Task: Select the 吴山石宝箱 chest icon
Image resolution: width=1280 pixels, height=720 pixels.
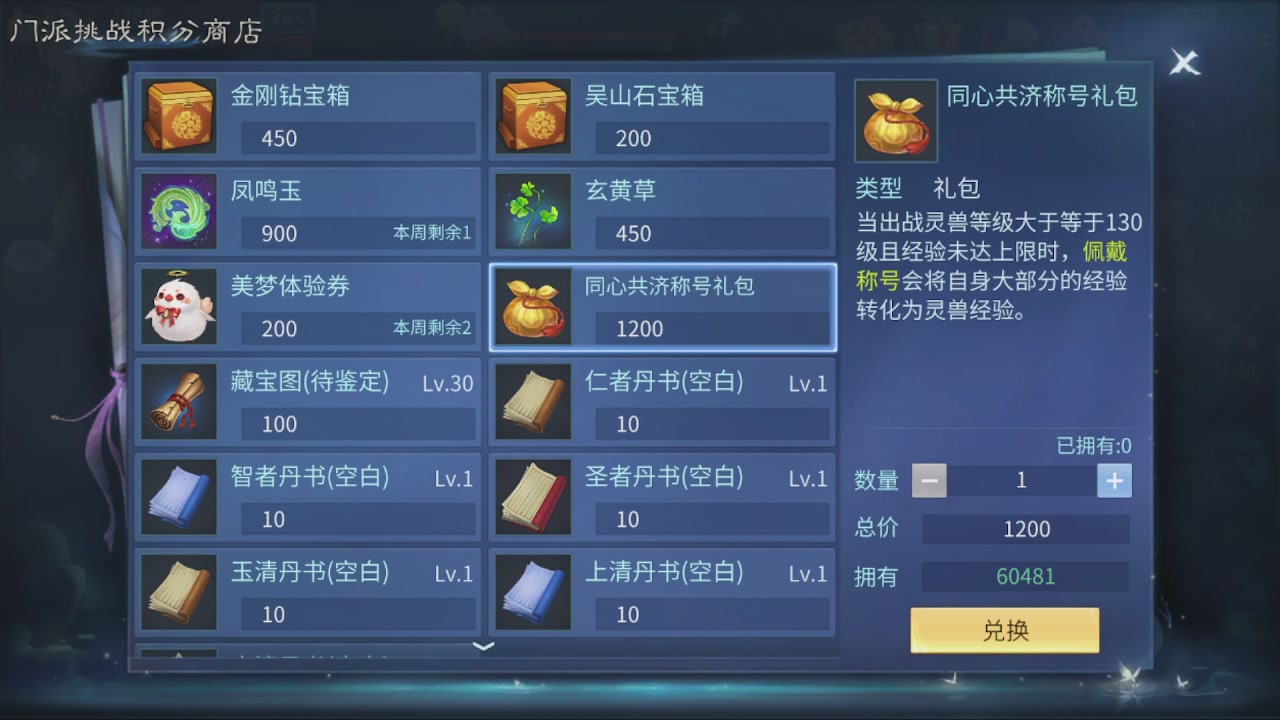Action: 532,116
